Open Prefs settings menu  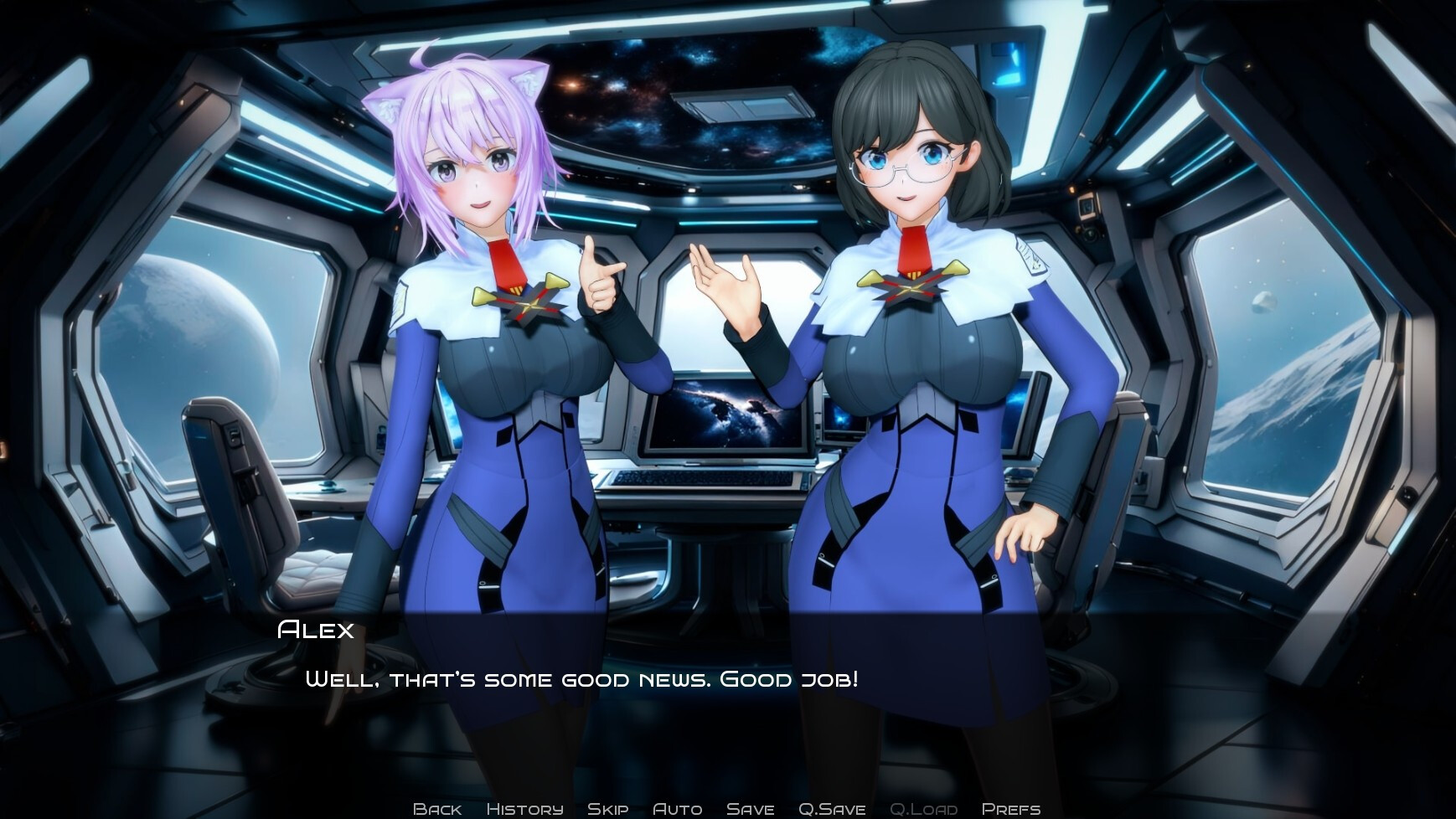[1011, 809]
